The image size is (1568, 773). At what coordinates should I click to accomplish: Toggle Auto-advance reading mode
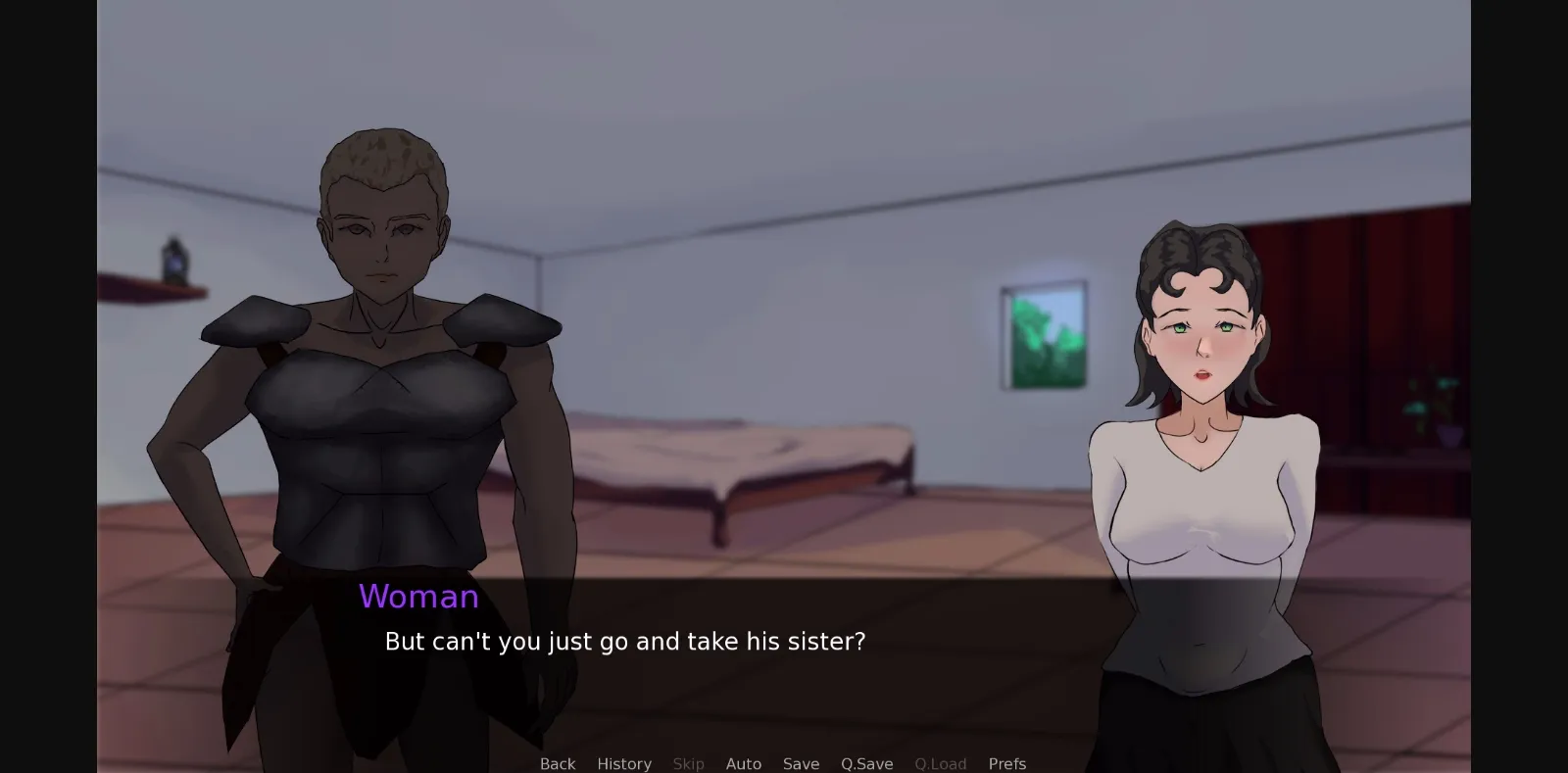tap(744, 763)
